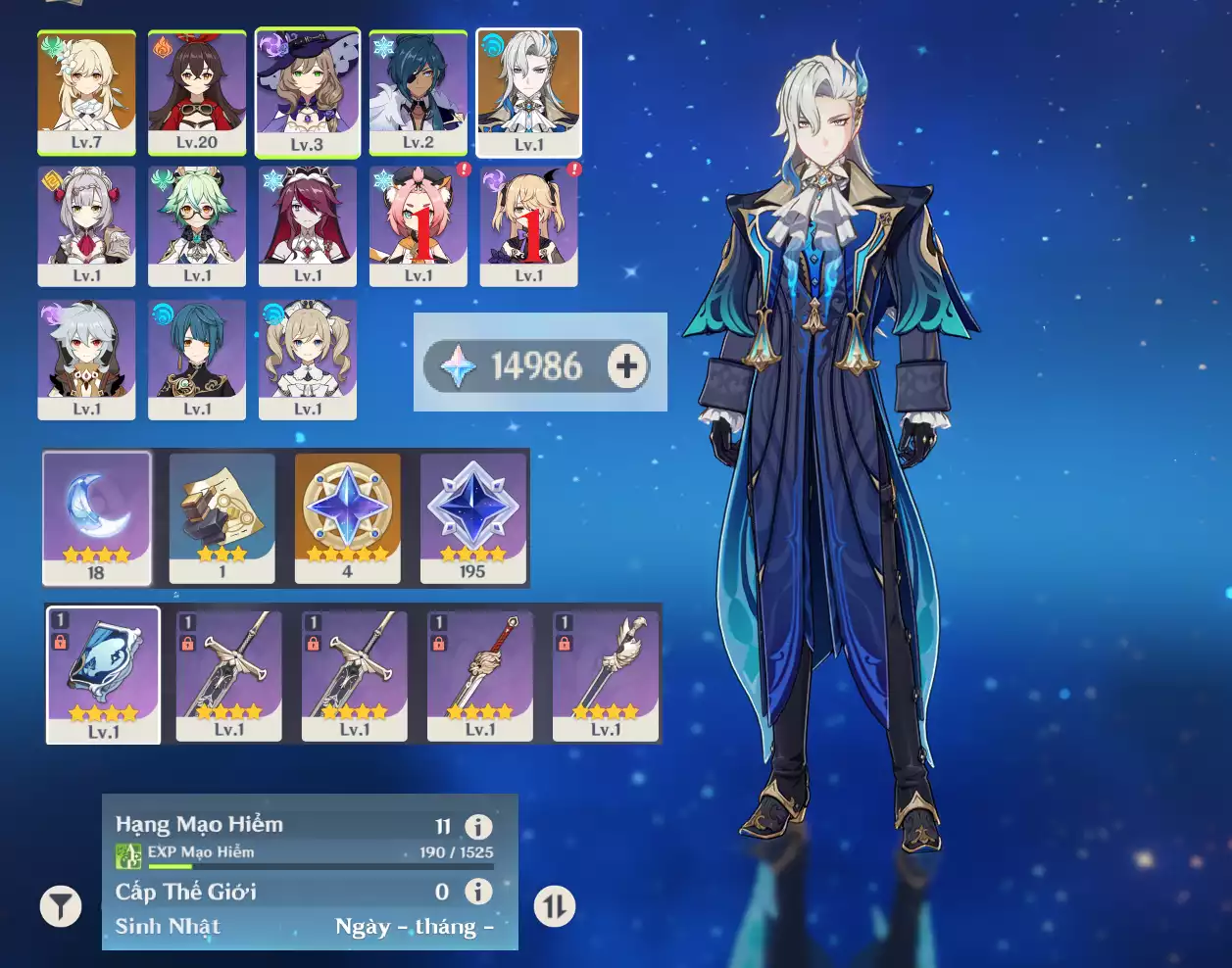This screenshot has width=1232, height=968.
Task: Open the funnel filter button
Action: coord(61,906)
